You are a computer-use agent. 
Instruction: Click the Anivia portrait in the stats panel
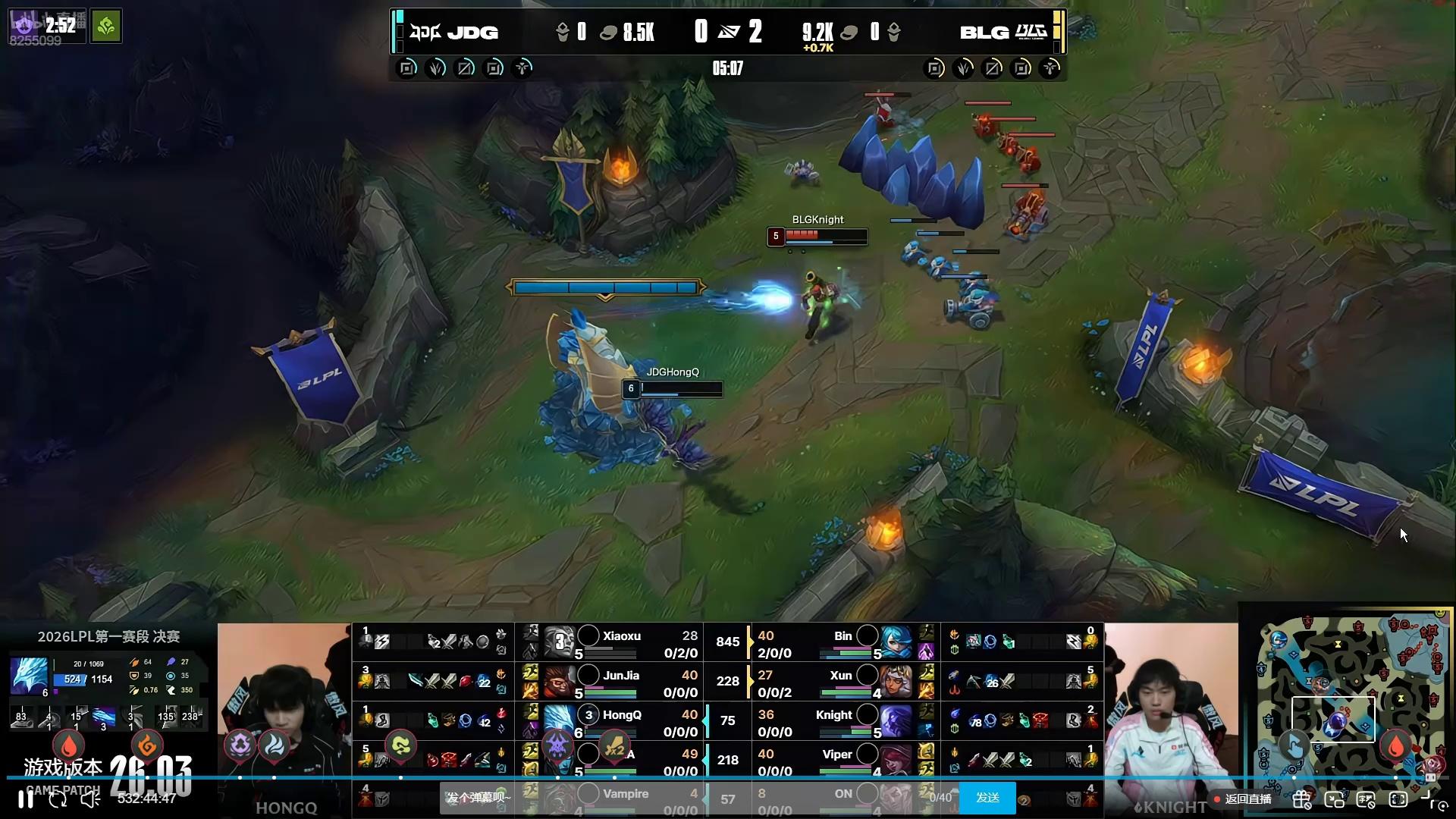tap(29, 676)
